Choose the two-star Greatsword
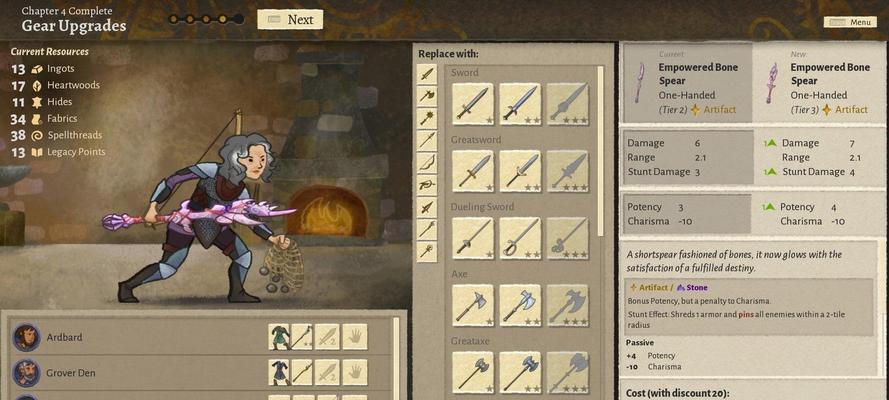 click(520, 171)
